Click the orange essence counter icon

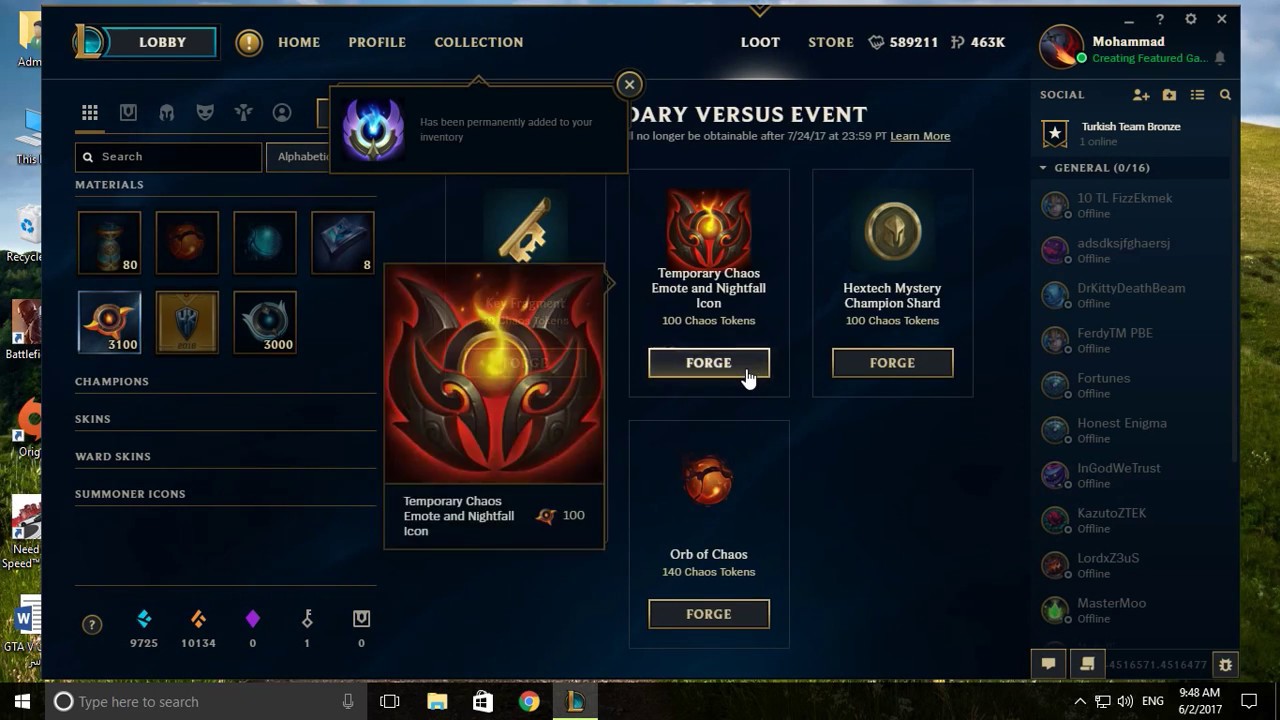point(198,617)
